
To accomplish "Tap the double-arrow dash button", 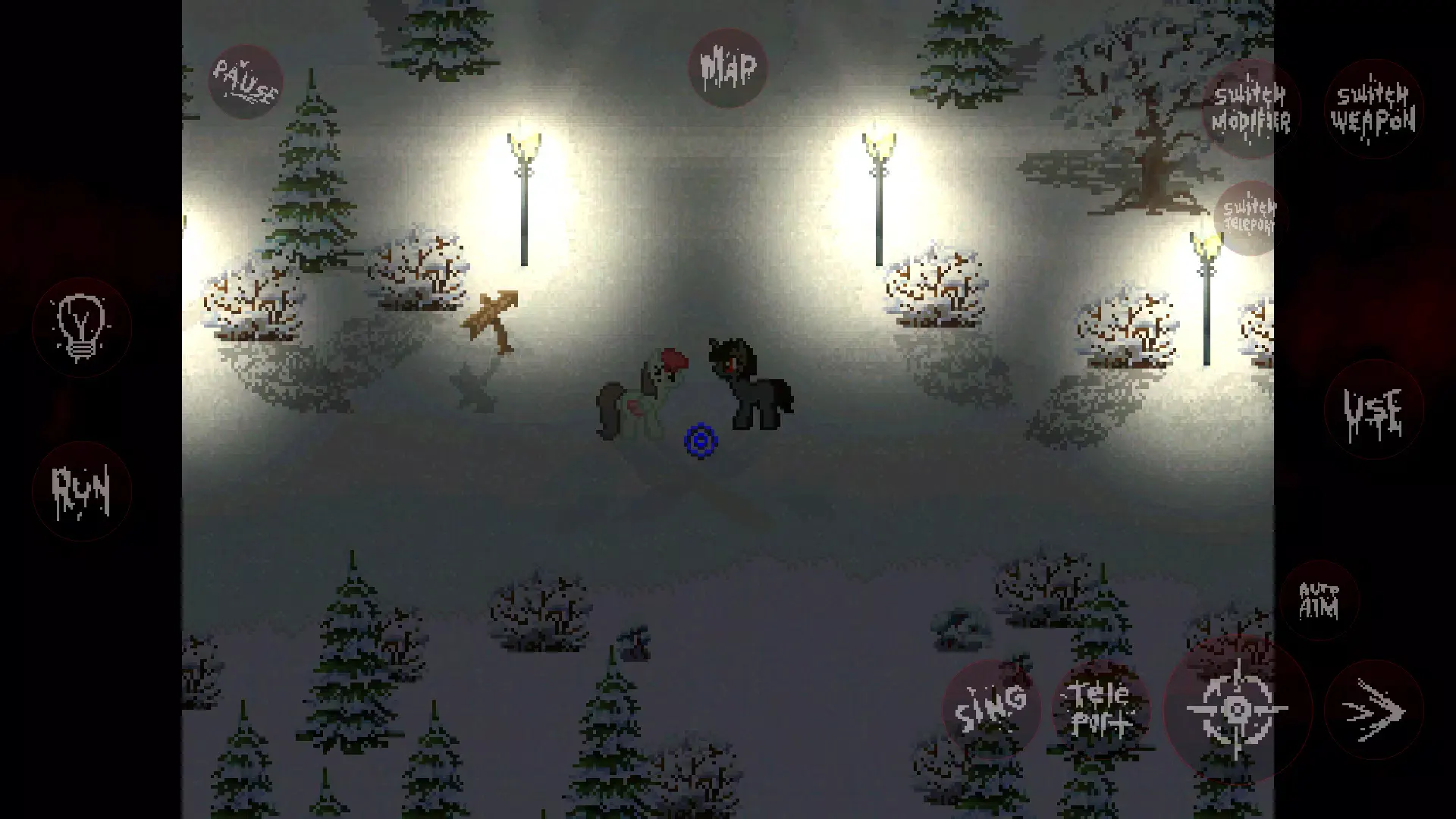I will point(1373,710).
